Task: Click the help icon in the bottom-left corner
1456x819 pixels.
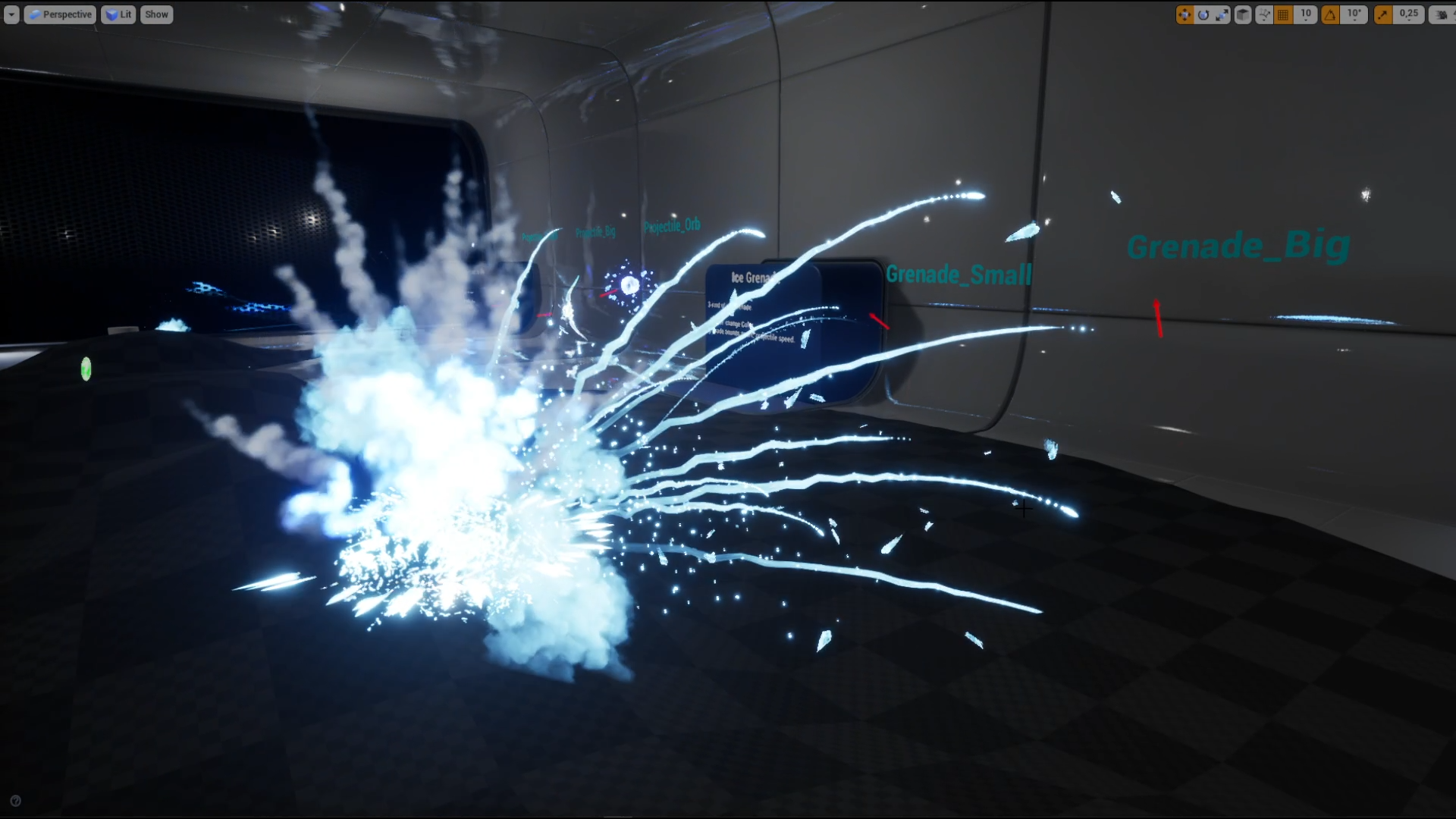Action: (x=17, y=800)
